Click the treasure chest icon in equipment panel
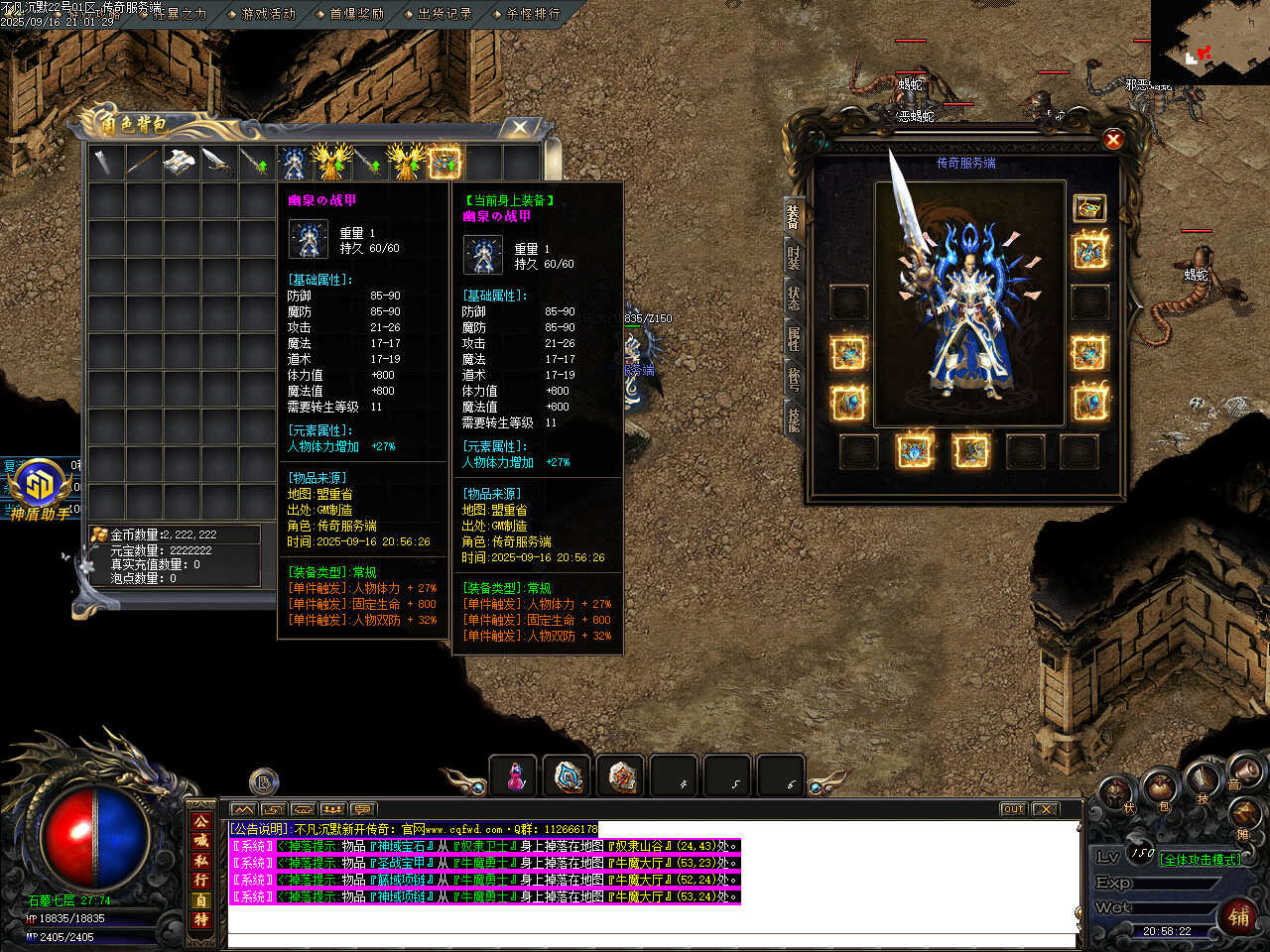The height and width of the screenshot is (952, 1270). pos(1089,207)
